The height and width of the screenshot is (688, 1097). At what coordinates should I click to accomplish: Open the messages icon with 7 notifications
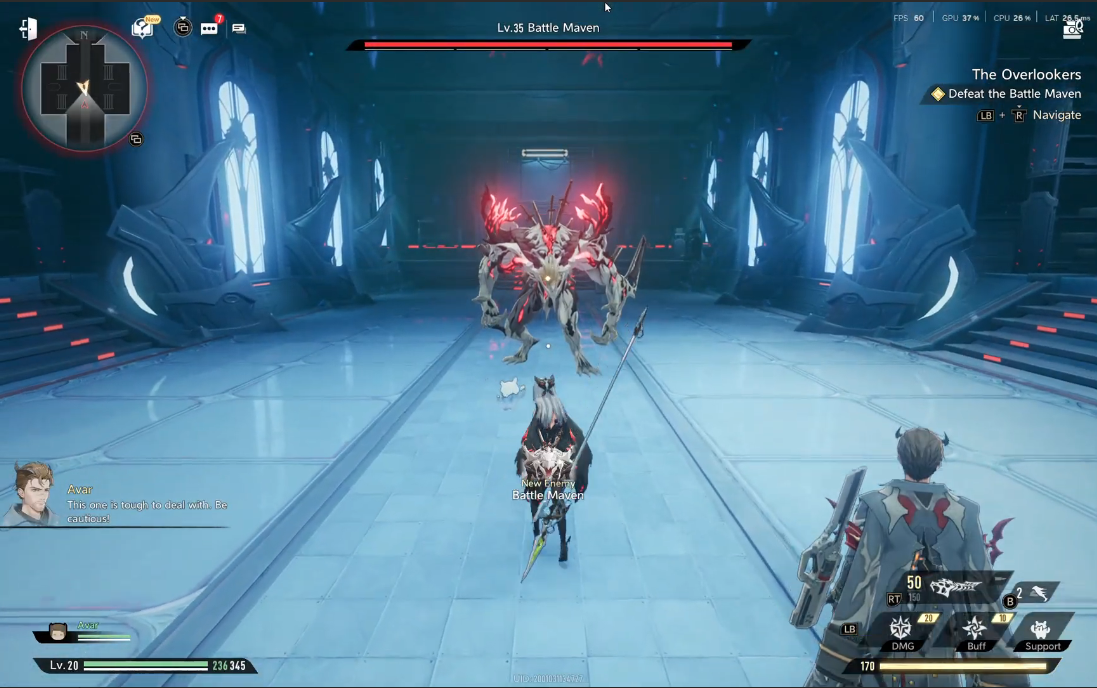[x=209, y=28]
